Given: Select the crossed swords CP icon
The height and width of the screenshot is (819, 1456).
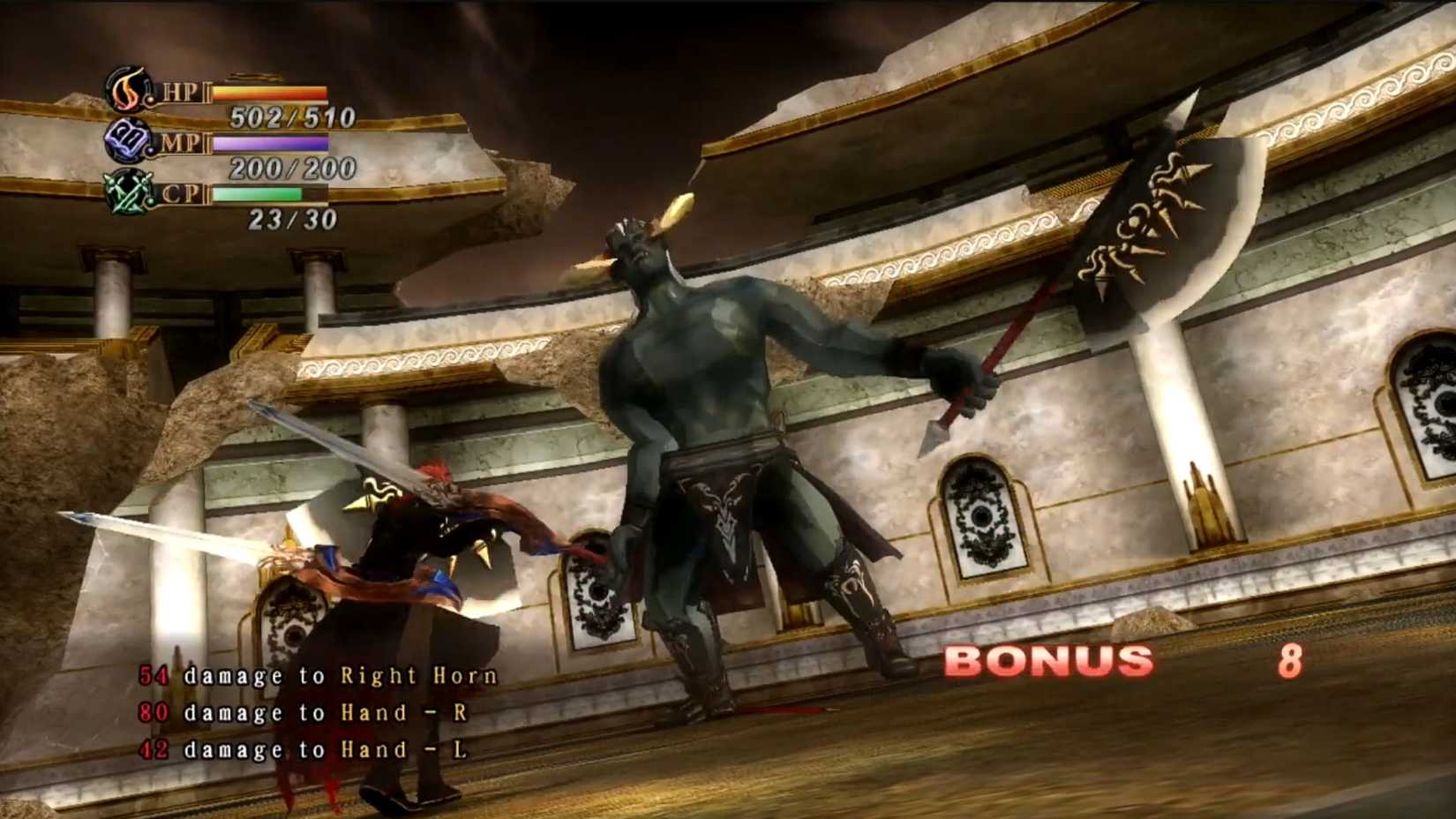Looking at the screenshot, I should click(128, 194).
